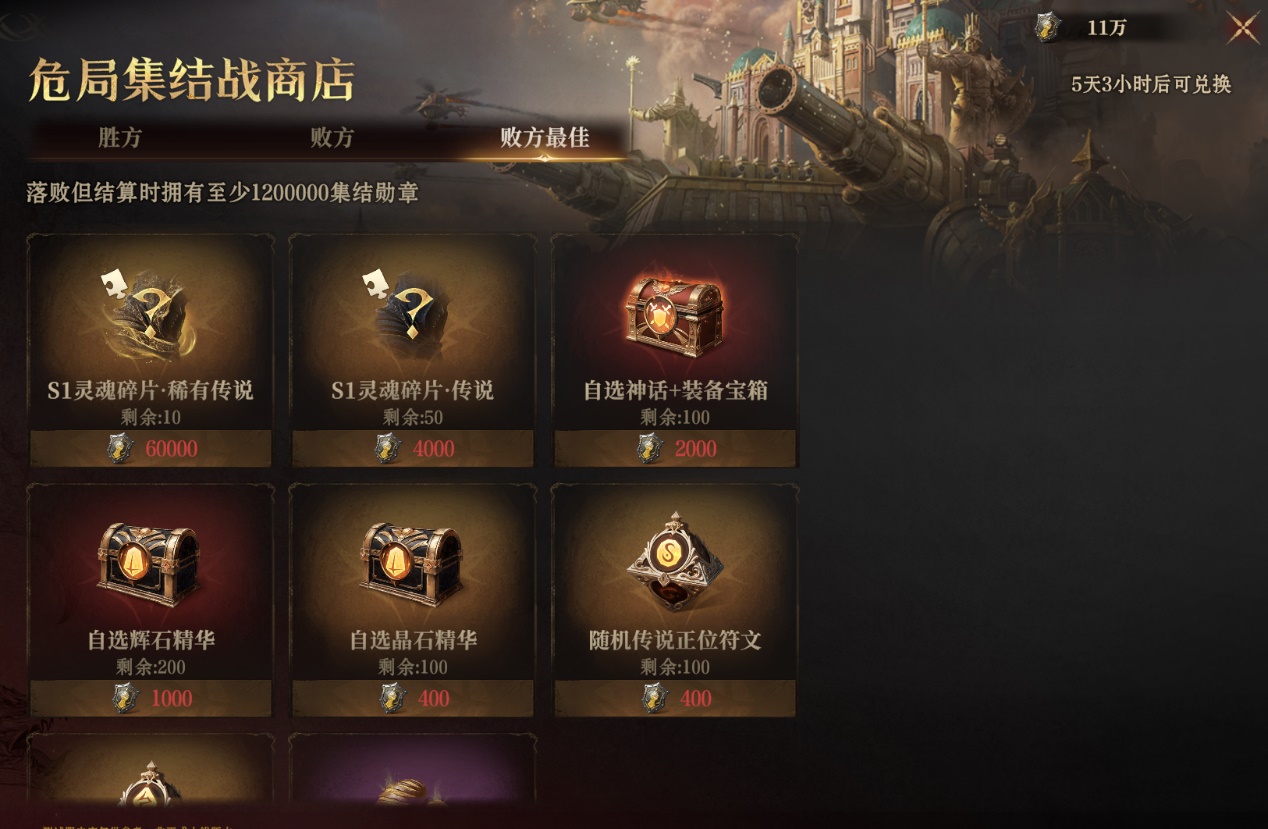
Task: Buy the item priced 60000 medals
Action: [x=151, y=449]
